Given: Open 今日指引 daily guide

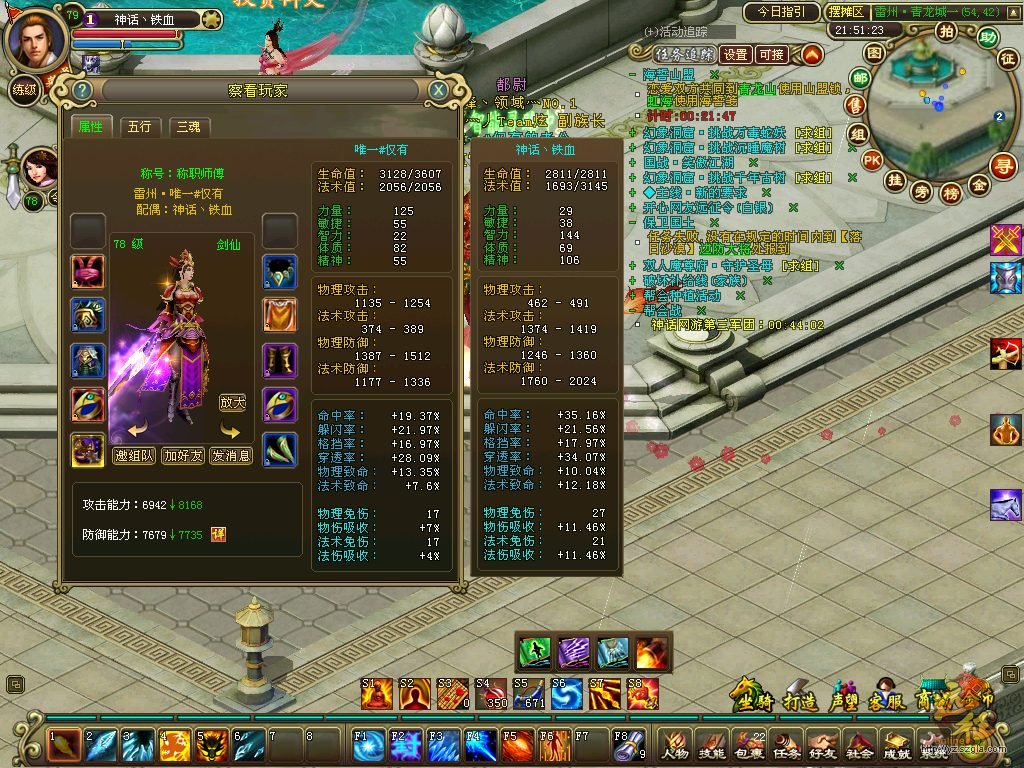Looking at the screenshot, I should point(781,12).
